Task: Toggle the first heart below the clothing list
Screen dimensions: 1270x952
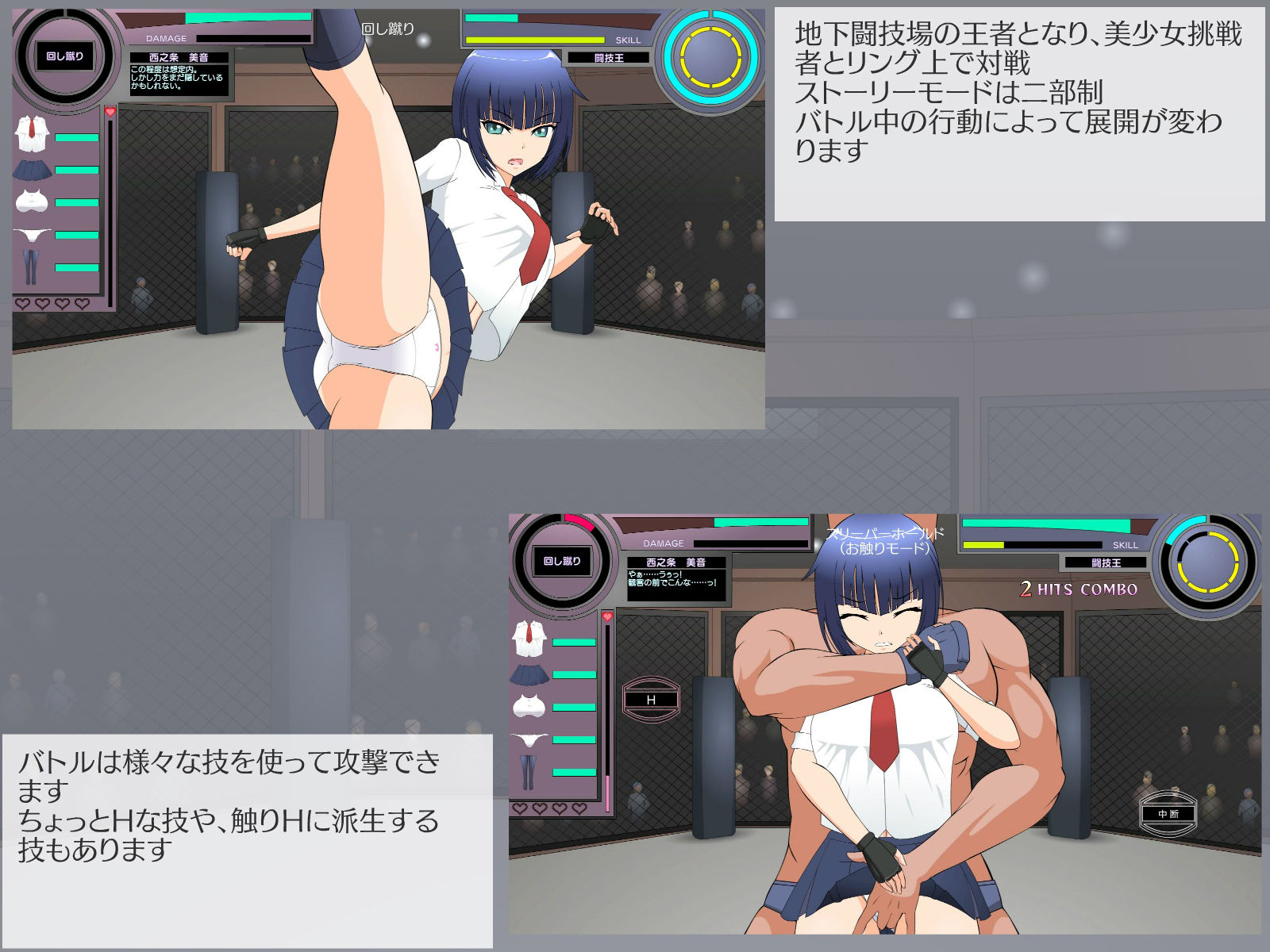Action: [22, 303]
